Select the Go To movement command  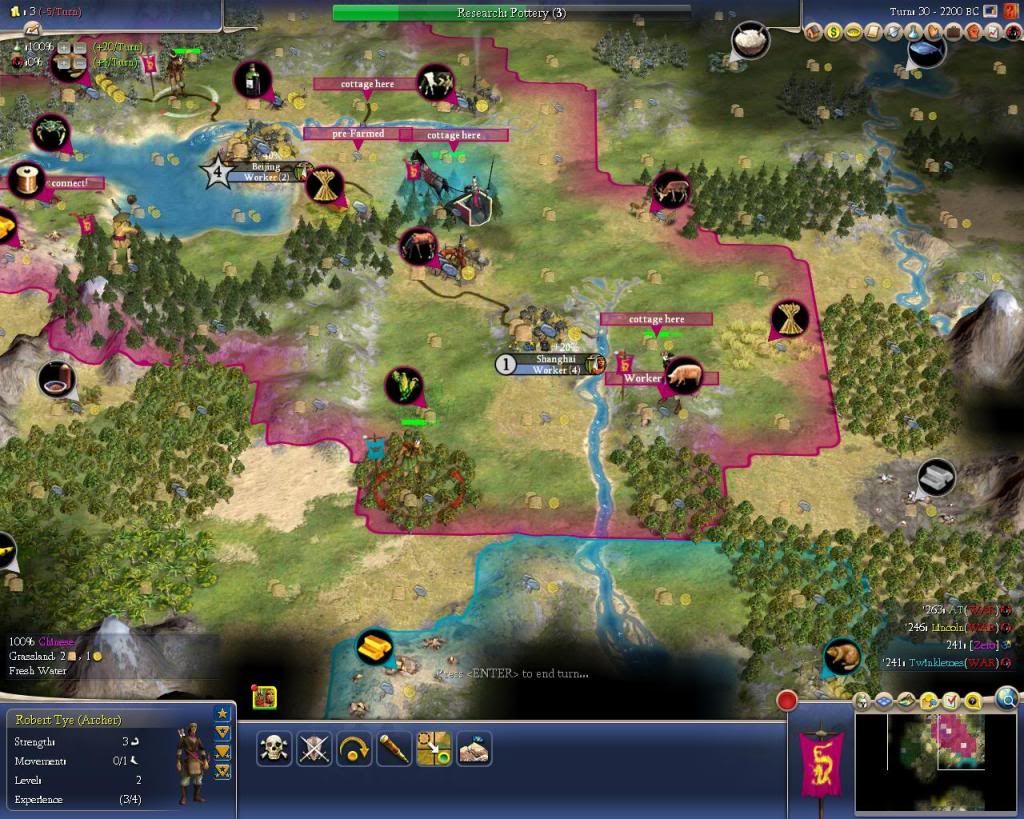pos(434,748)
